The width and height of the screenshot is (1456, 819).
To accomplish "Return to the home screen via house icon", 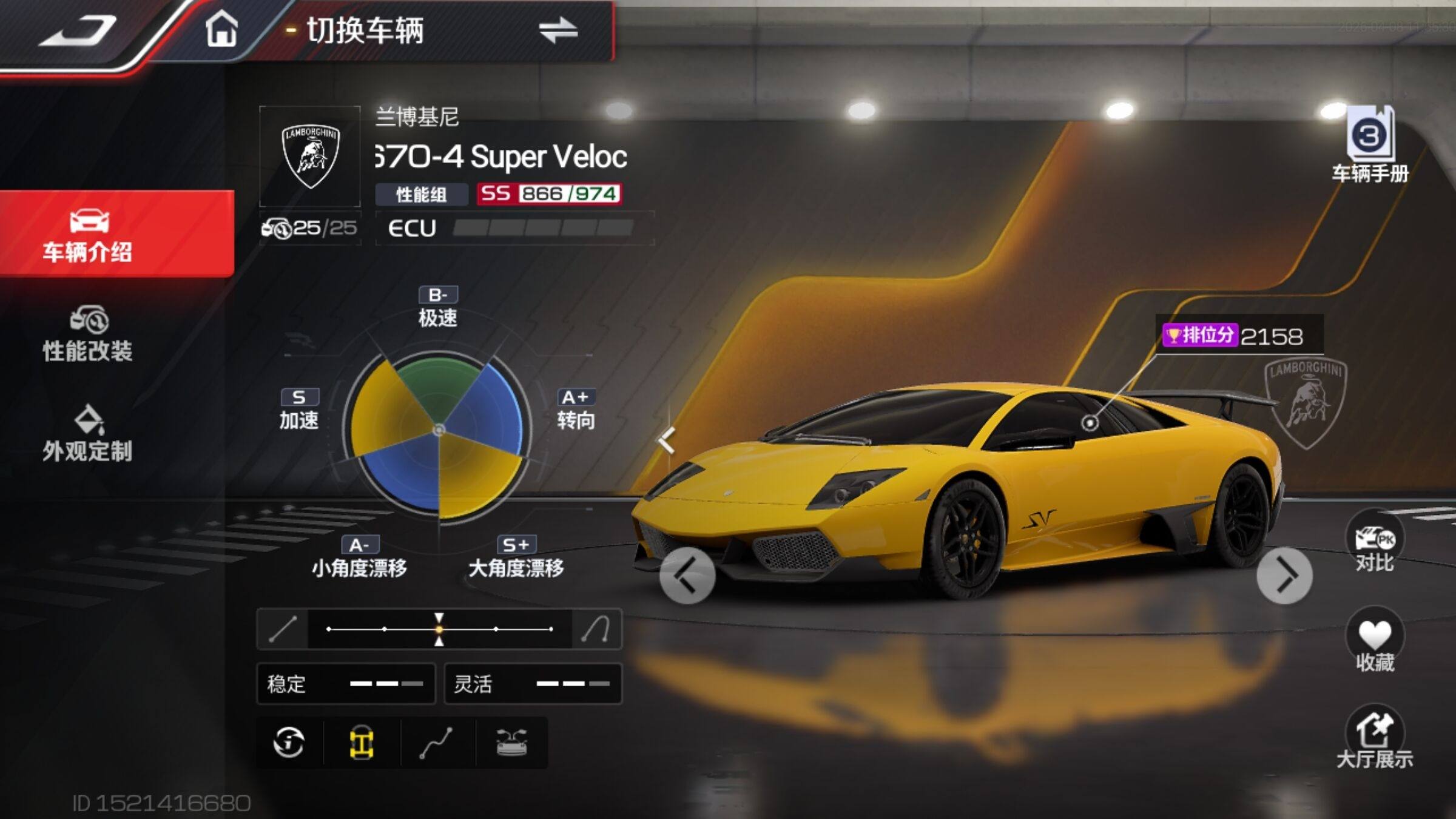I will pyautogui.click(x=221, y=30).
